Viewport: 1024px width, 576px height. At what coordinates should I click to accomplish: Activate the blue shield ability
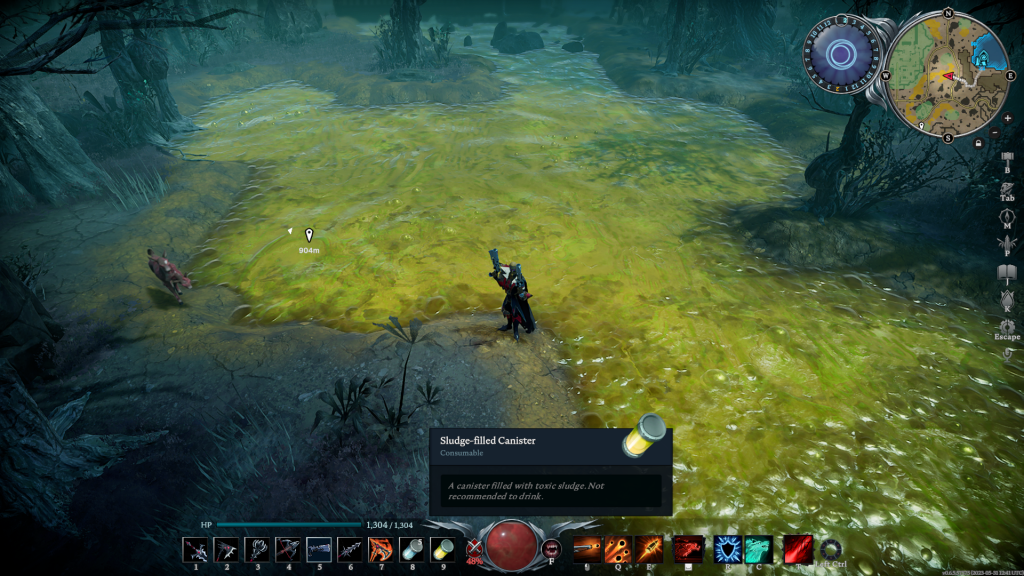pyautogui.click(x=727, y=549)
